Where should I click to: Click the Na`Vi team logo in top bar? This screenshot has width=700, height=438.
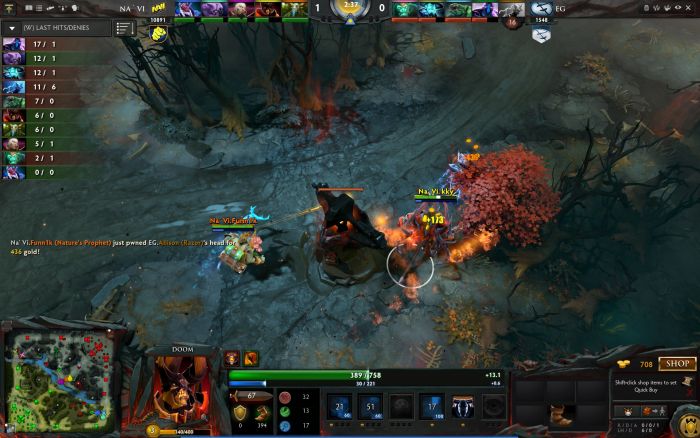(158, 8)
